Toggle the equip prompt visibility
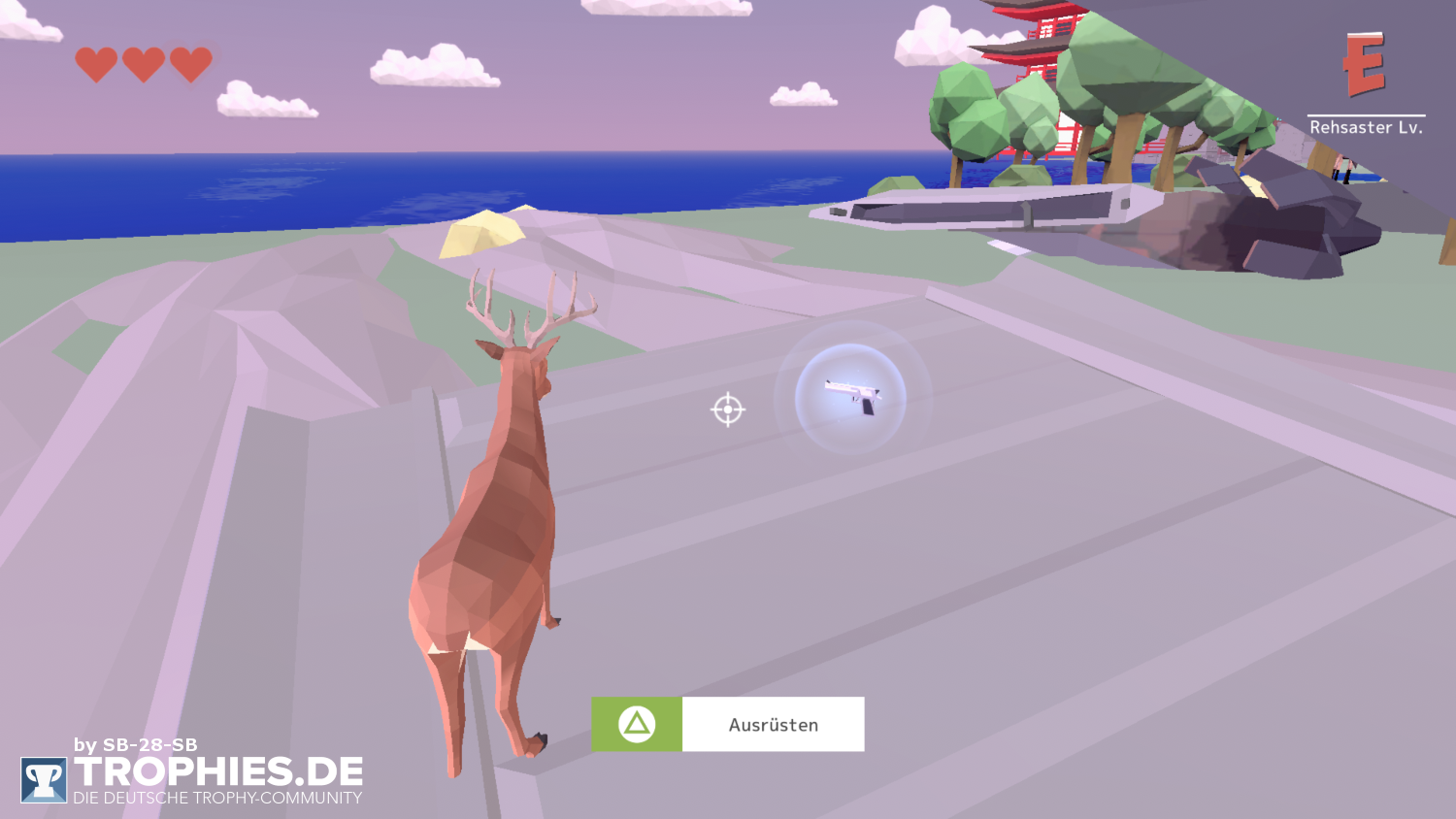The image size is (1456, 819). 728,723
